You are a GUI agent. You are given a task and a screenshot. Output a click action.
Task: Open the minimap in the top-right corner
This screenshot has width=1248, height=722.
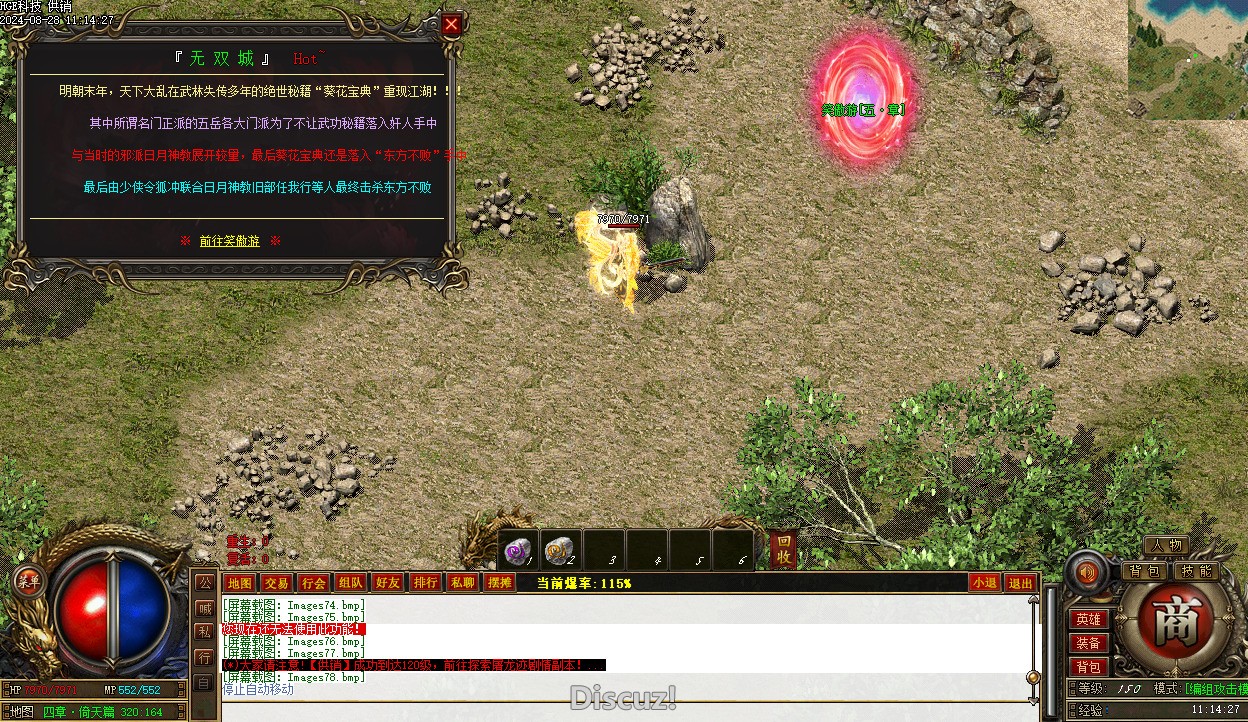click(1188, 59)
